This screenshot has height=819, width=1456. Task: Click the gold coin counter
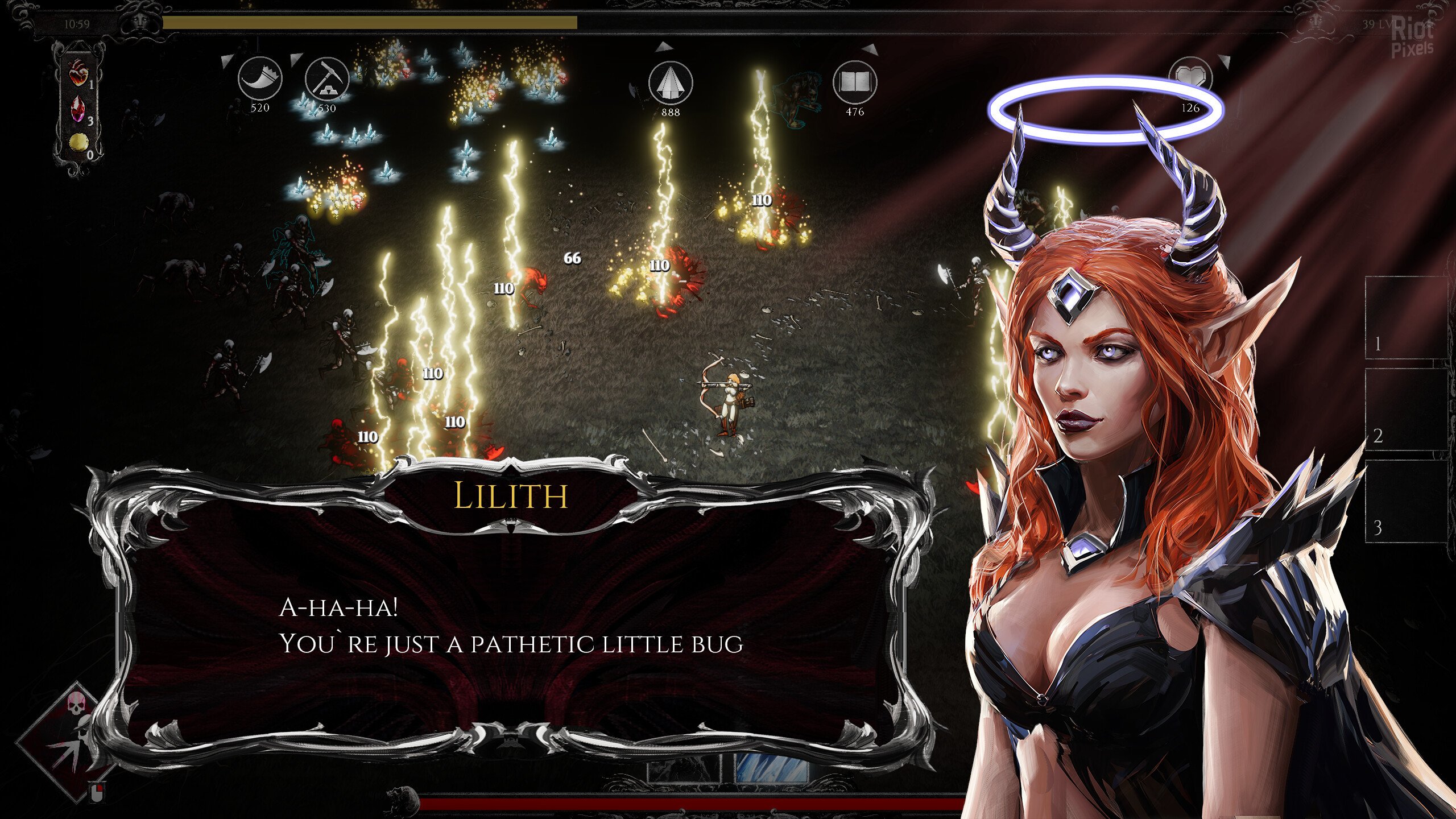78,143
